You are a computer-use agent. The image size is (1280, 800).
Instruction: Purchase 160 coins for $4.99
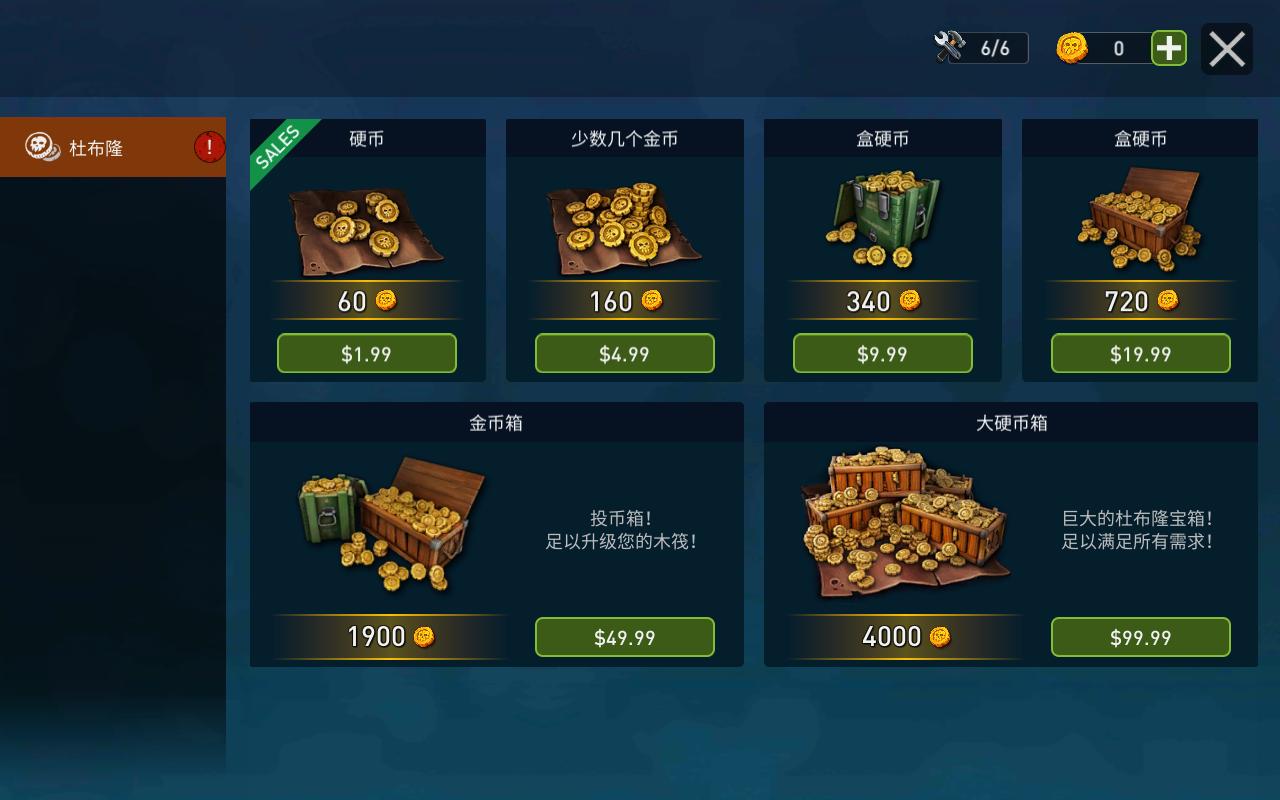click(x=625, y=354)
